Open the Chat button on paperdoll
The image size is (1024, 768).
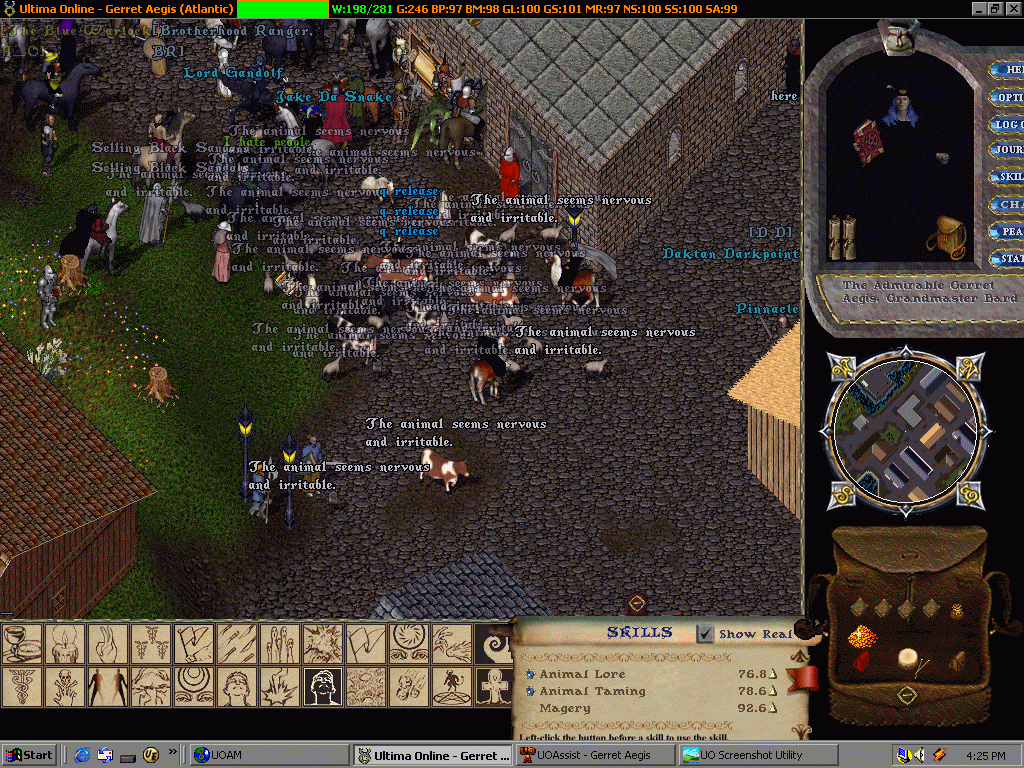(x=1008, y=204)
